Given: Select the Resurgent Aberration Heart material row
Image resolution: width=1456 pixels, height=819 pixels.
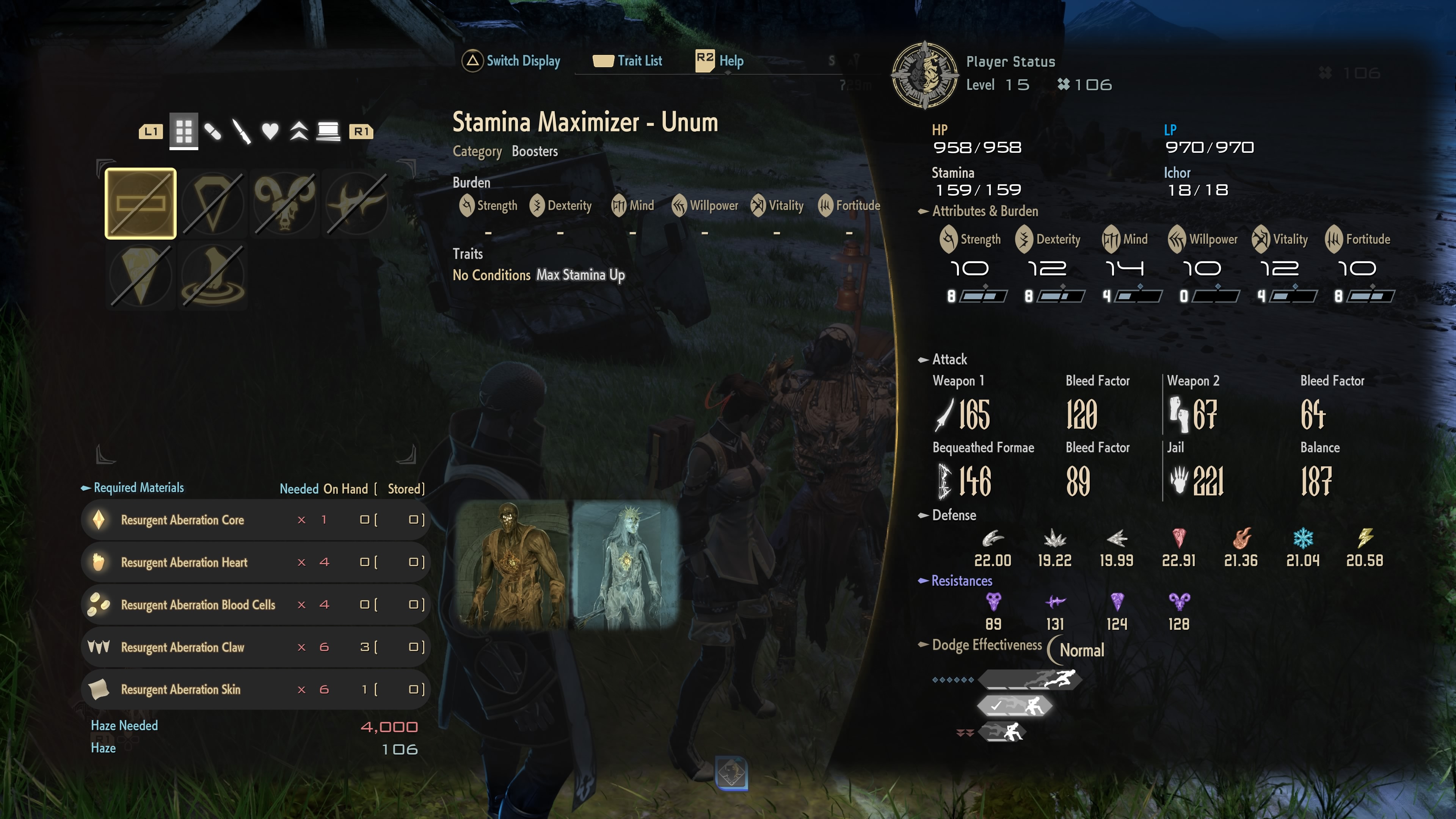Looking at the screenshot, I should [256, 562].
